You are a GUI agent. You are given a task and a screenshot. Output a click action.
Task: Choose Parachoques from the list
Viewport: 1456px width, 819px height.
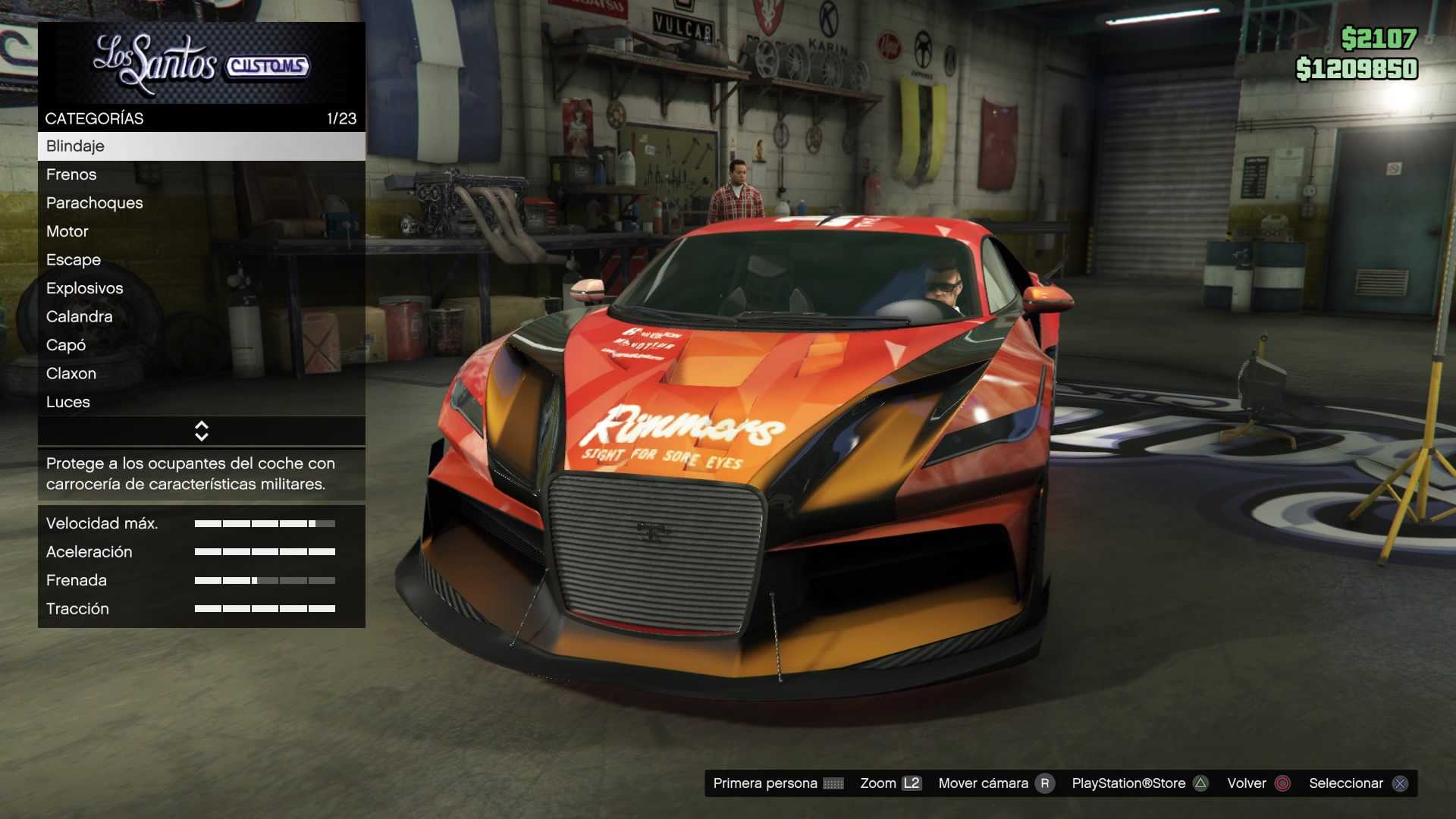click(x=201, y=203)
